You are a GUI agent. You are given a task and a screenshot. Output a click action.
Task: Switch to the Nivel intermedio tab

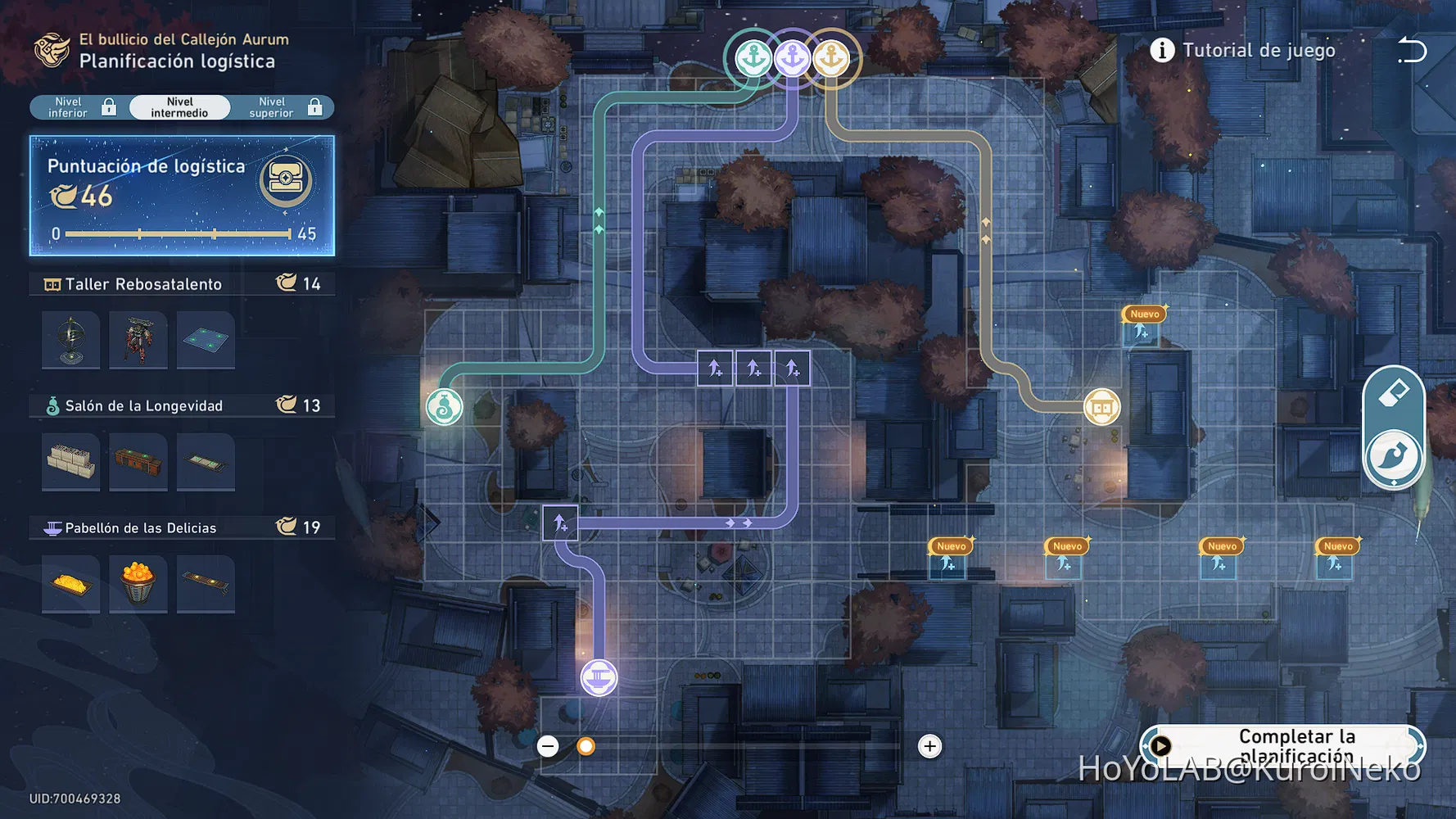[x=179, y=106]
